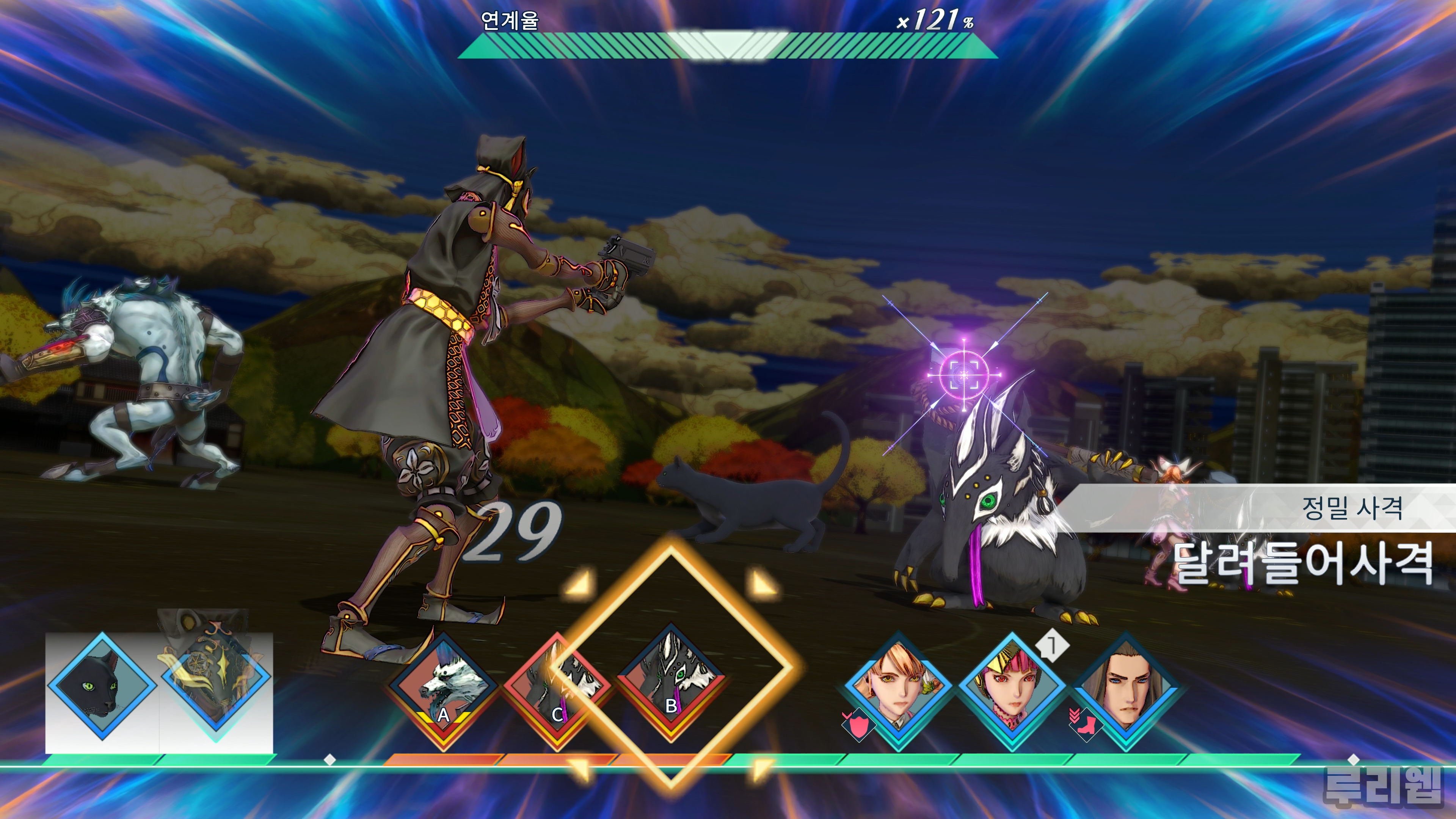
Task: Target the enemy B portrait in timeline
Action: pyautogui.click(x=671, y=684)
